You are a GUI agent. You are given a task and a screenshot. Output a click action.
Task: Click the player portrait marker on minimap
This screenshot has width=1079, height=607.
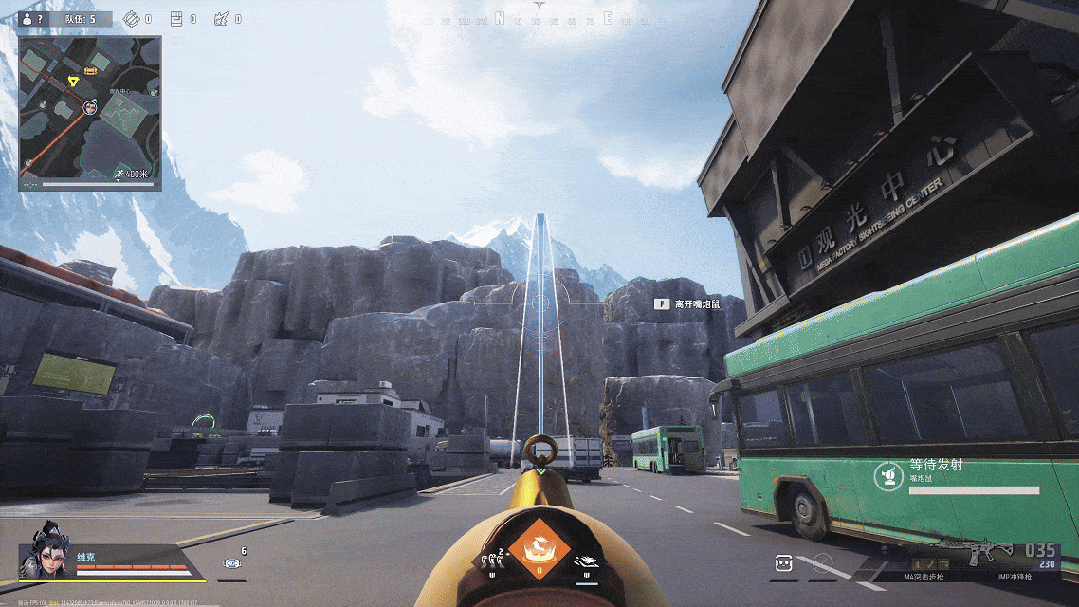click(x=89, y=107)
